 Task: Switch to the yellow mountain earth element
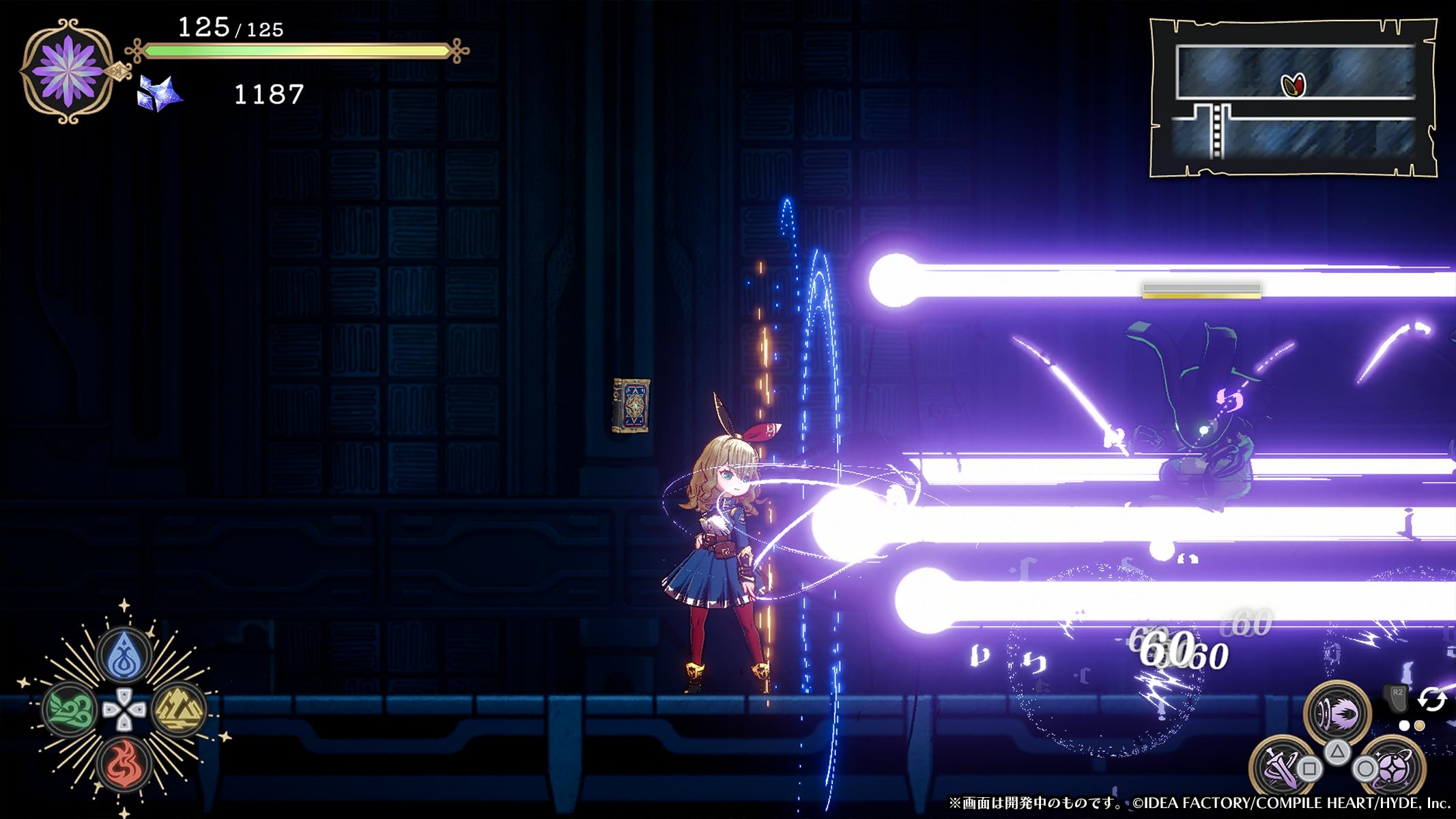click(179, 709)
